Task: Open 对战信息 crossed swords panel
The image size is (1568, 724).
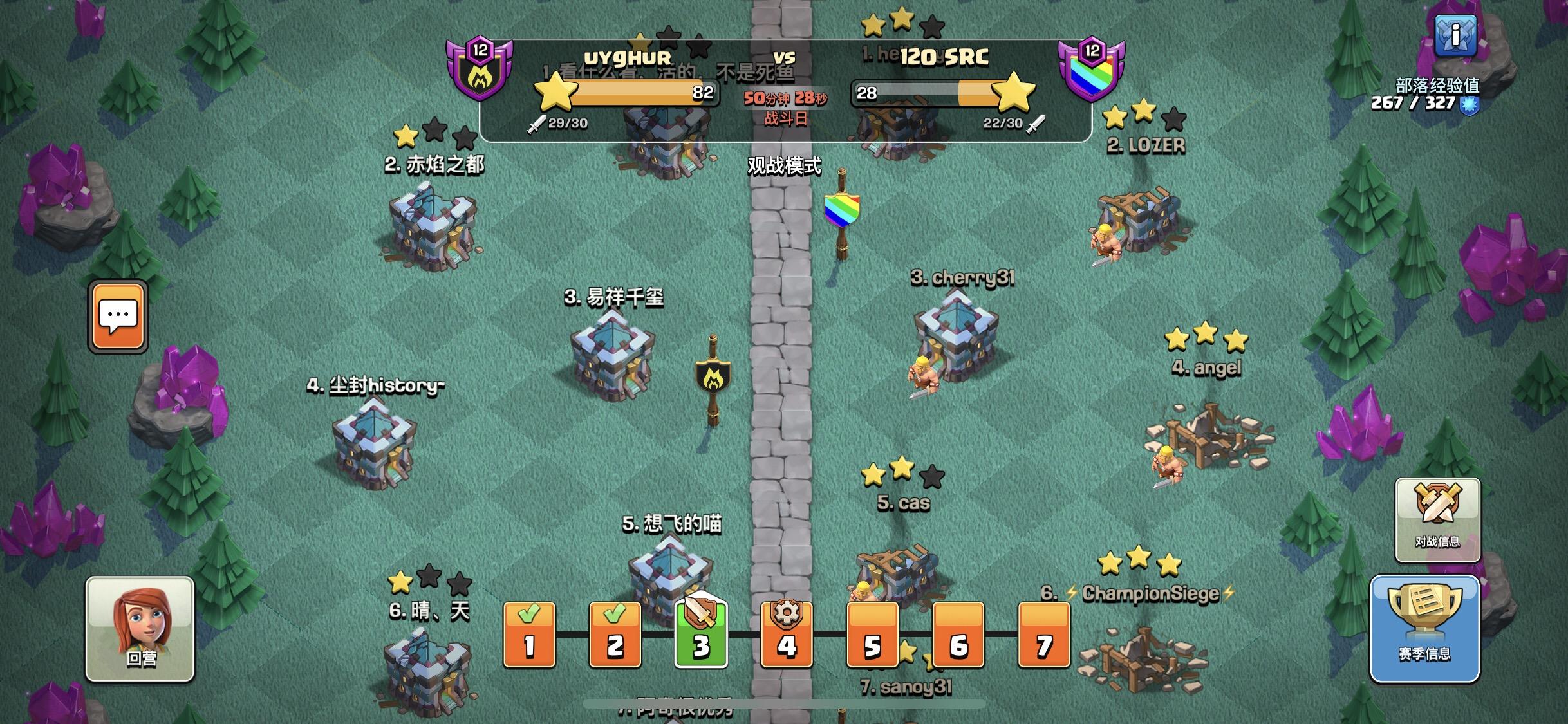Action: [x=1437, y=517]
